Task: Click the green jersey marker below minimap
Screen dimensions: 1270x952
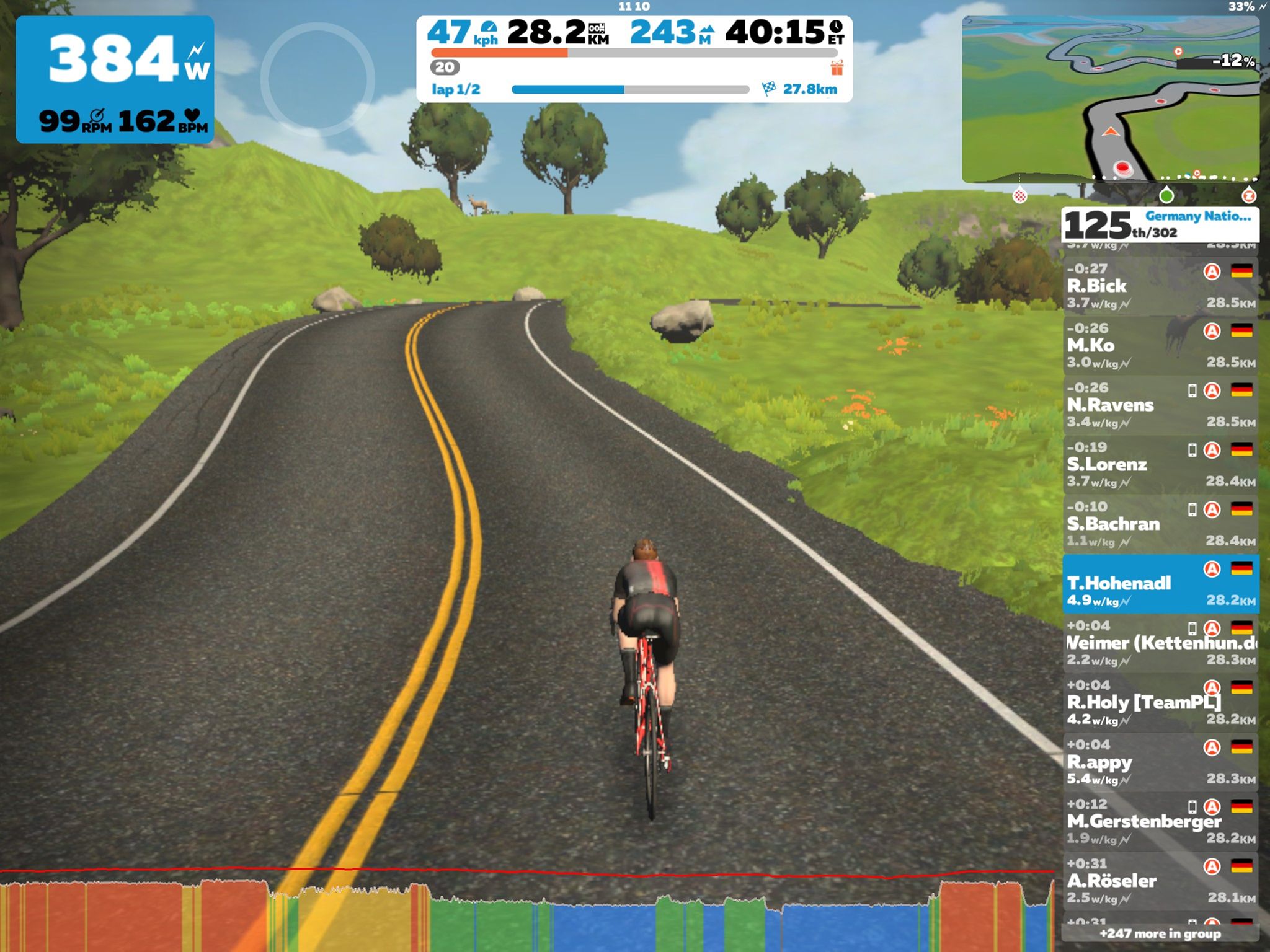Action: pyautogui.click(x=1166, y=196)
